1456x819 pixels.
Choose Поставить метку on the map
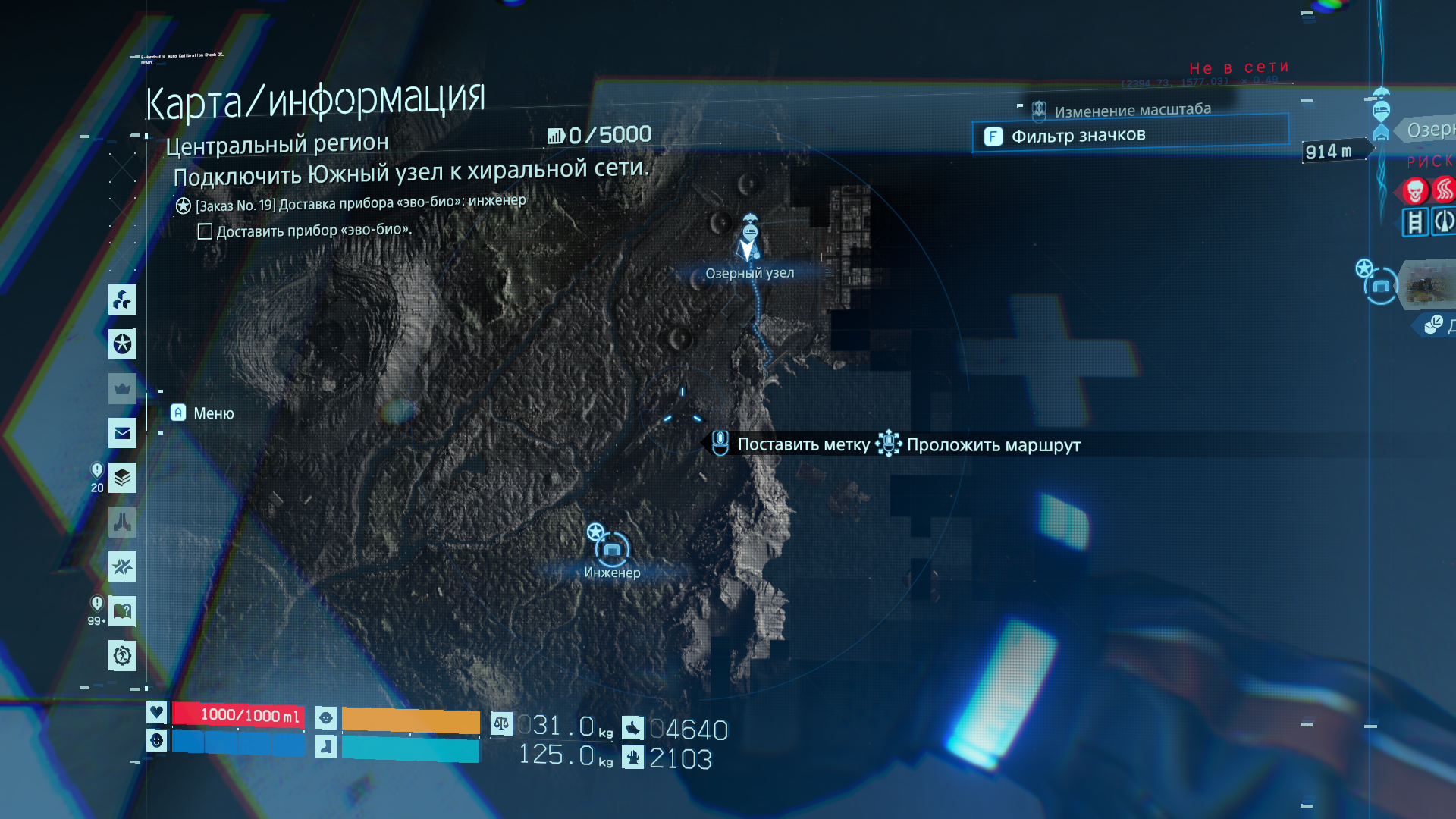click(x=802, y=444)
